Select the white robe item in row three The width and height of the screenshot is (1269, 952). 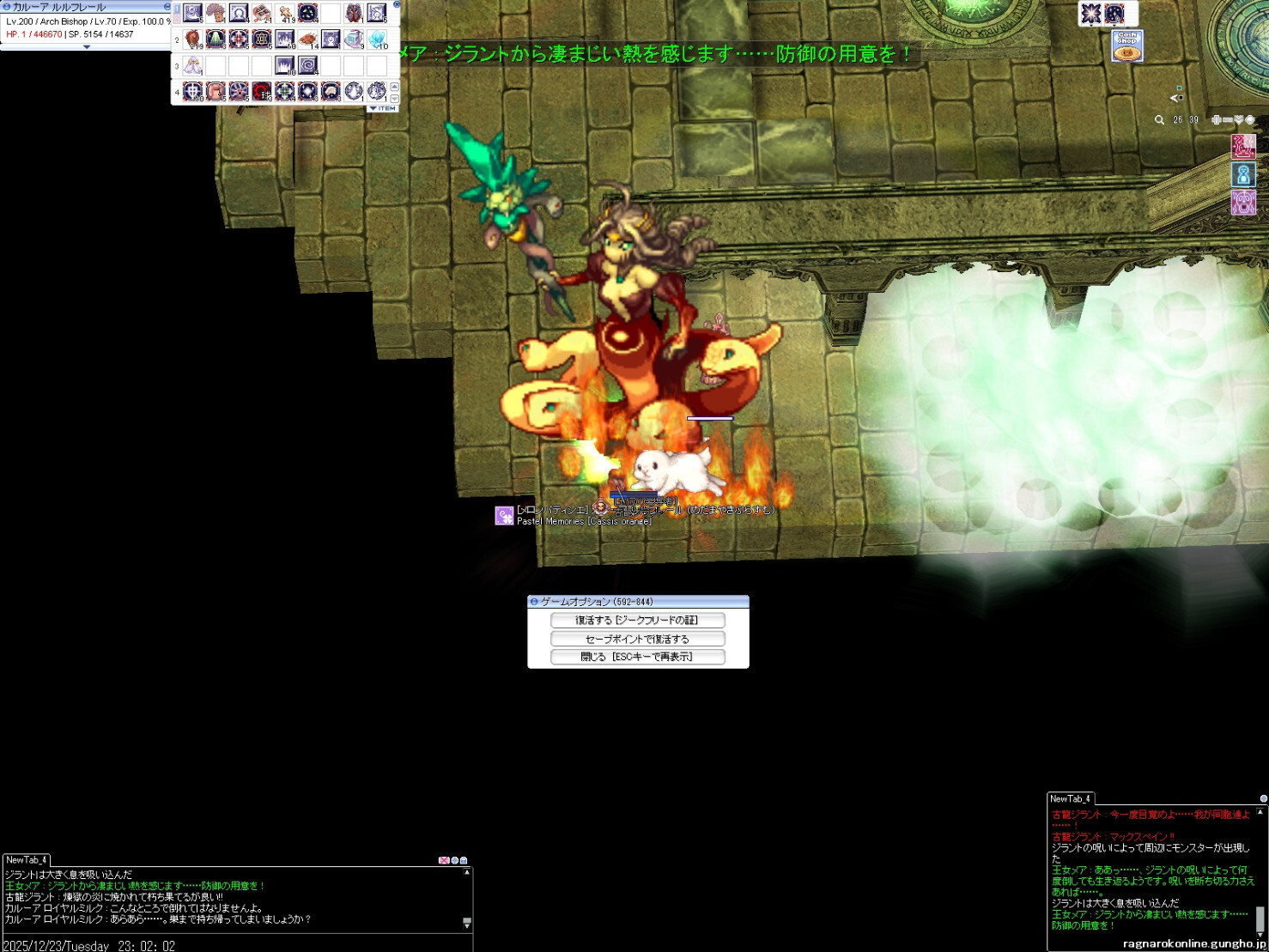tap(193, 65)
